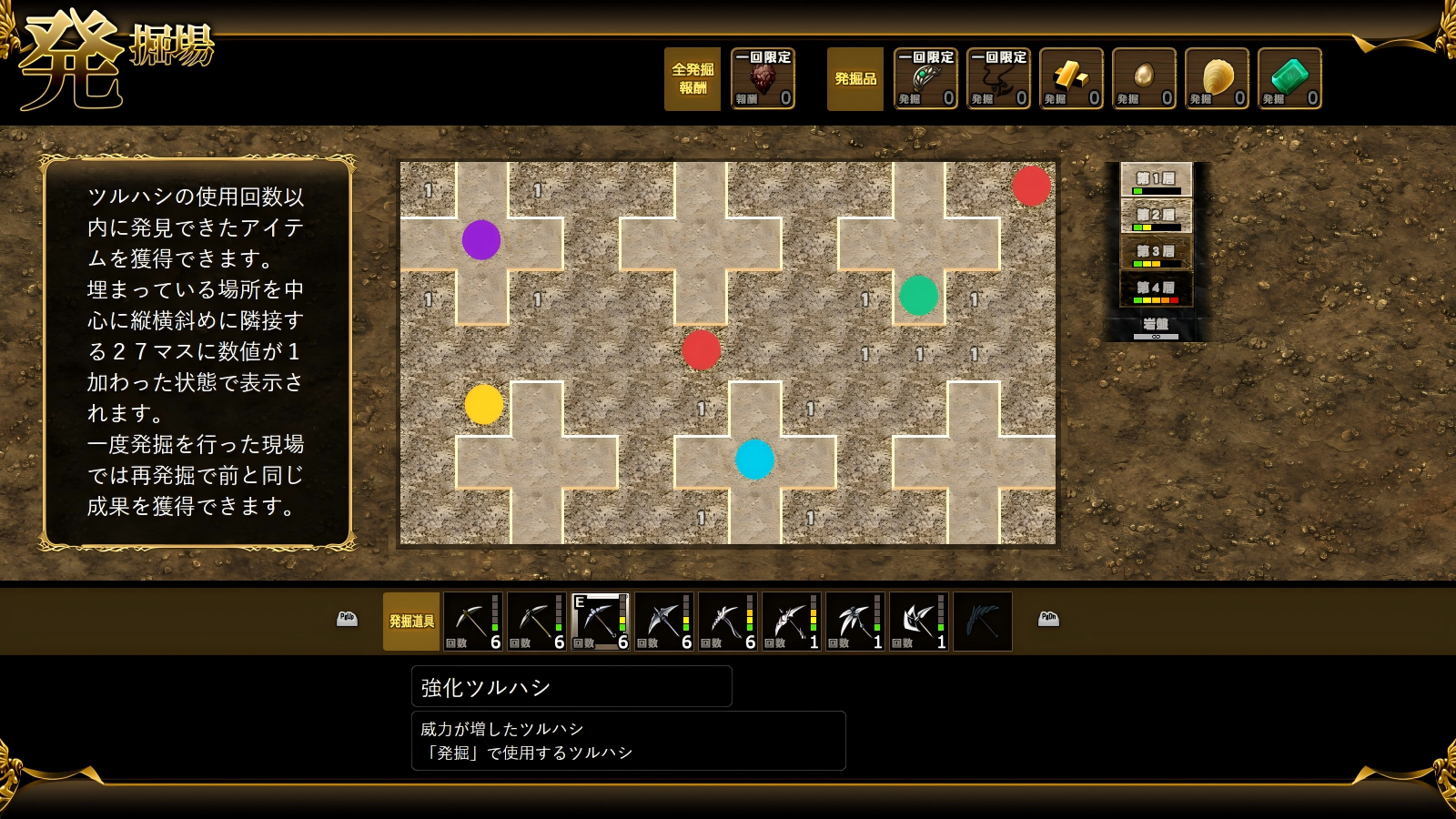Check the gold bars excavation item
Image resolution: width=1456 pixels, height=819 pixels.
click(x=1071, y=79)
